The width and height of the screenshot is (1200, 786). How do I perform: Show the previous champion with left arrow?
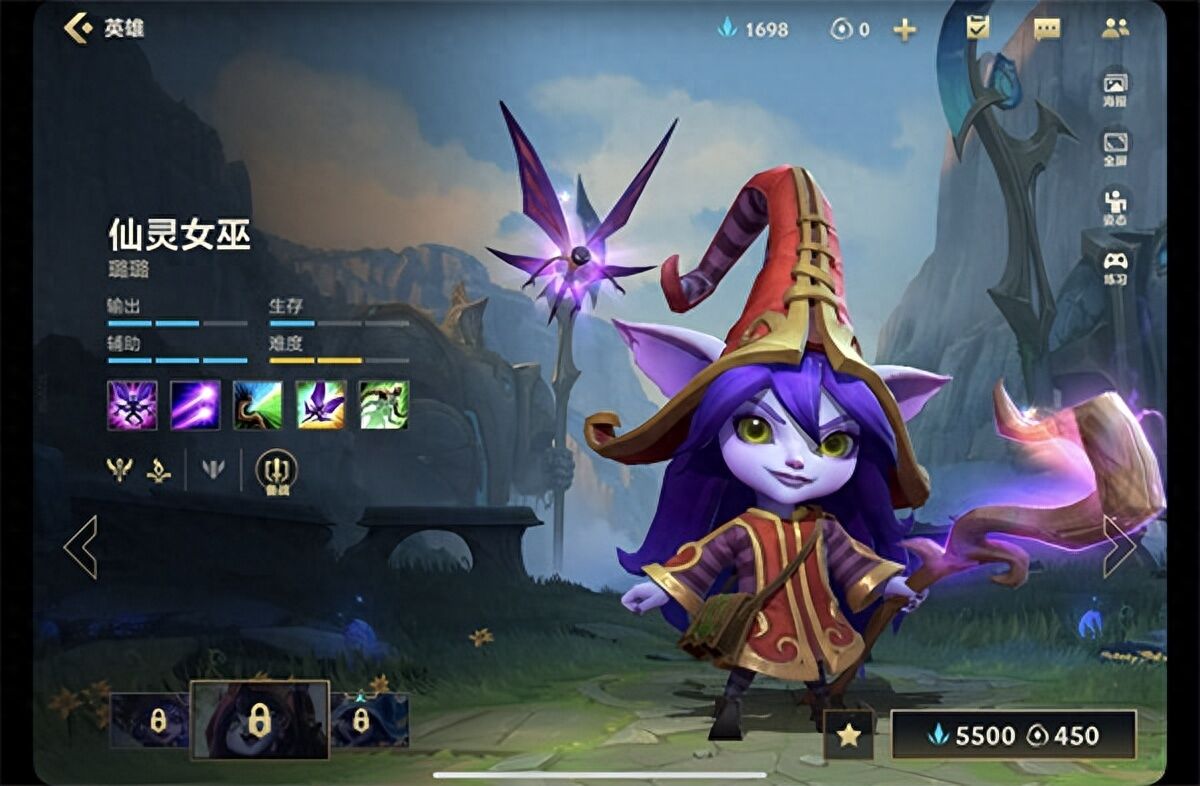(x=80, y=547)
